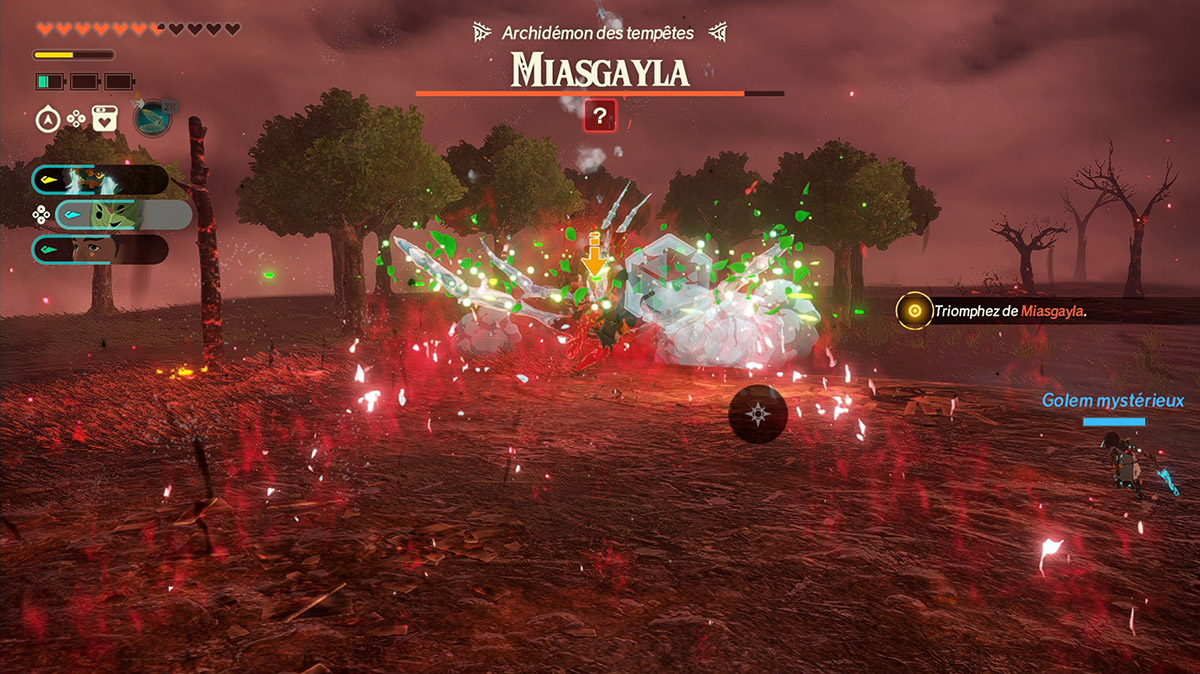Choose the human-faced character portrait
This screenshot has width=1200, height=674.
[100, 249]
